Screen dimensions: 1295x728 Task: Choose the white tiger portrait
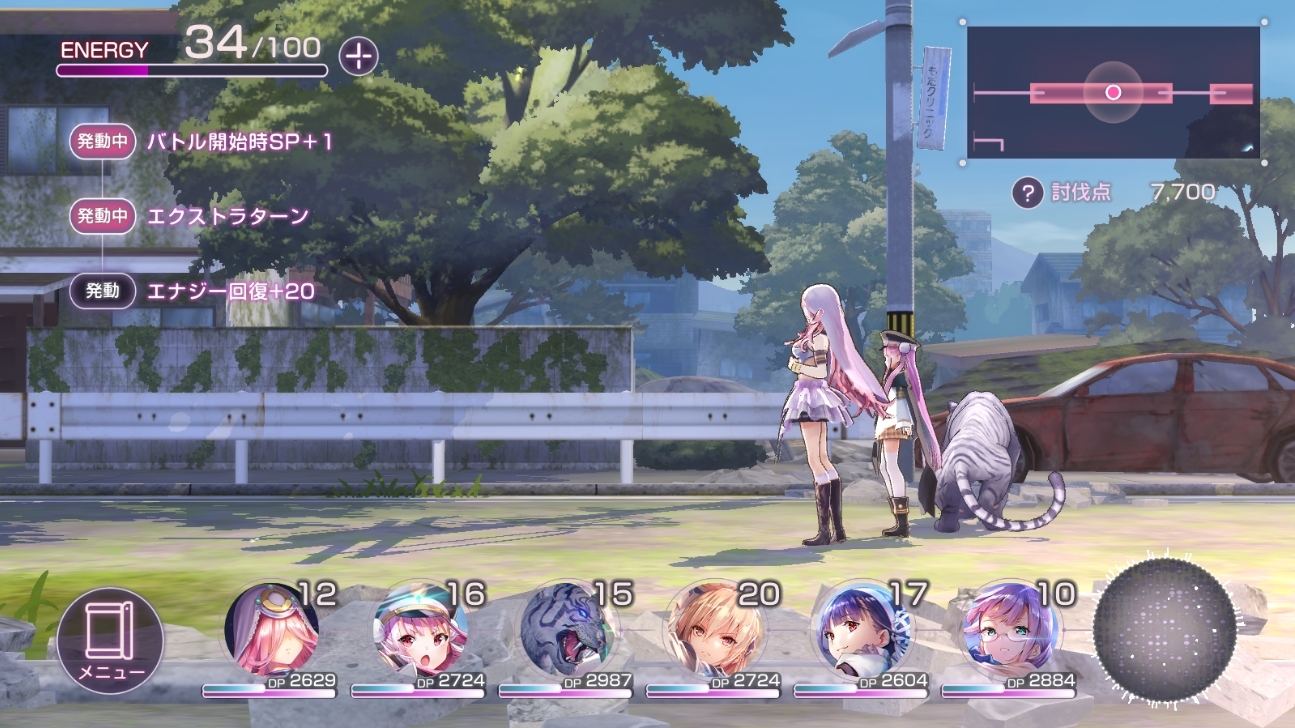(x=566, y=630)
